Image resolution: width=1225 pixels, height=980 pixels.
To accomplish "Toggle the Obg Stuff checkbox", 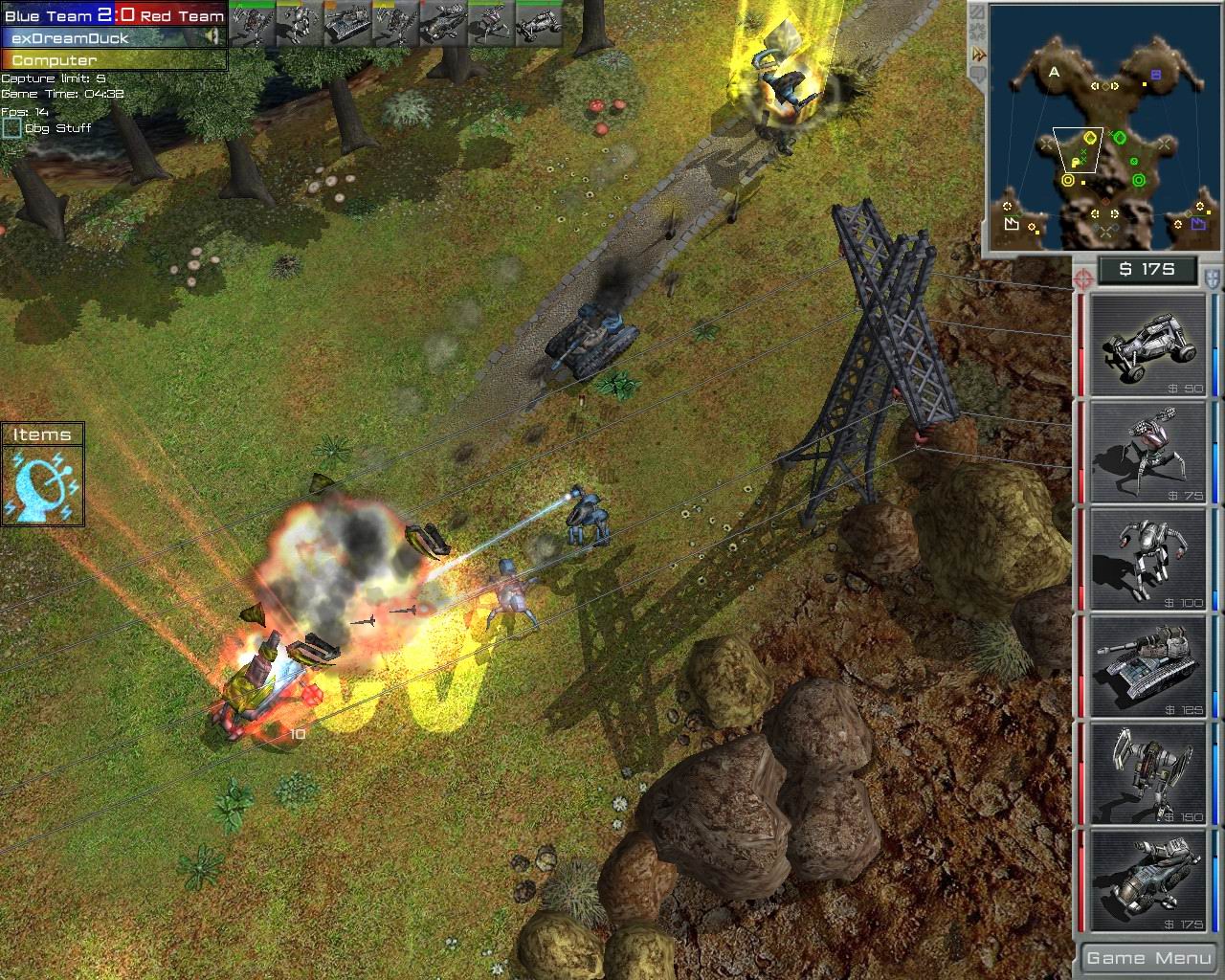I will (11, 126).
